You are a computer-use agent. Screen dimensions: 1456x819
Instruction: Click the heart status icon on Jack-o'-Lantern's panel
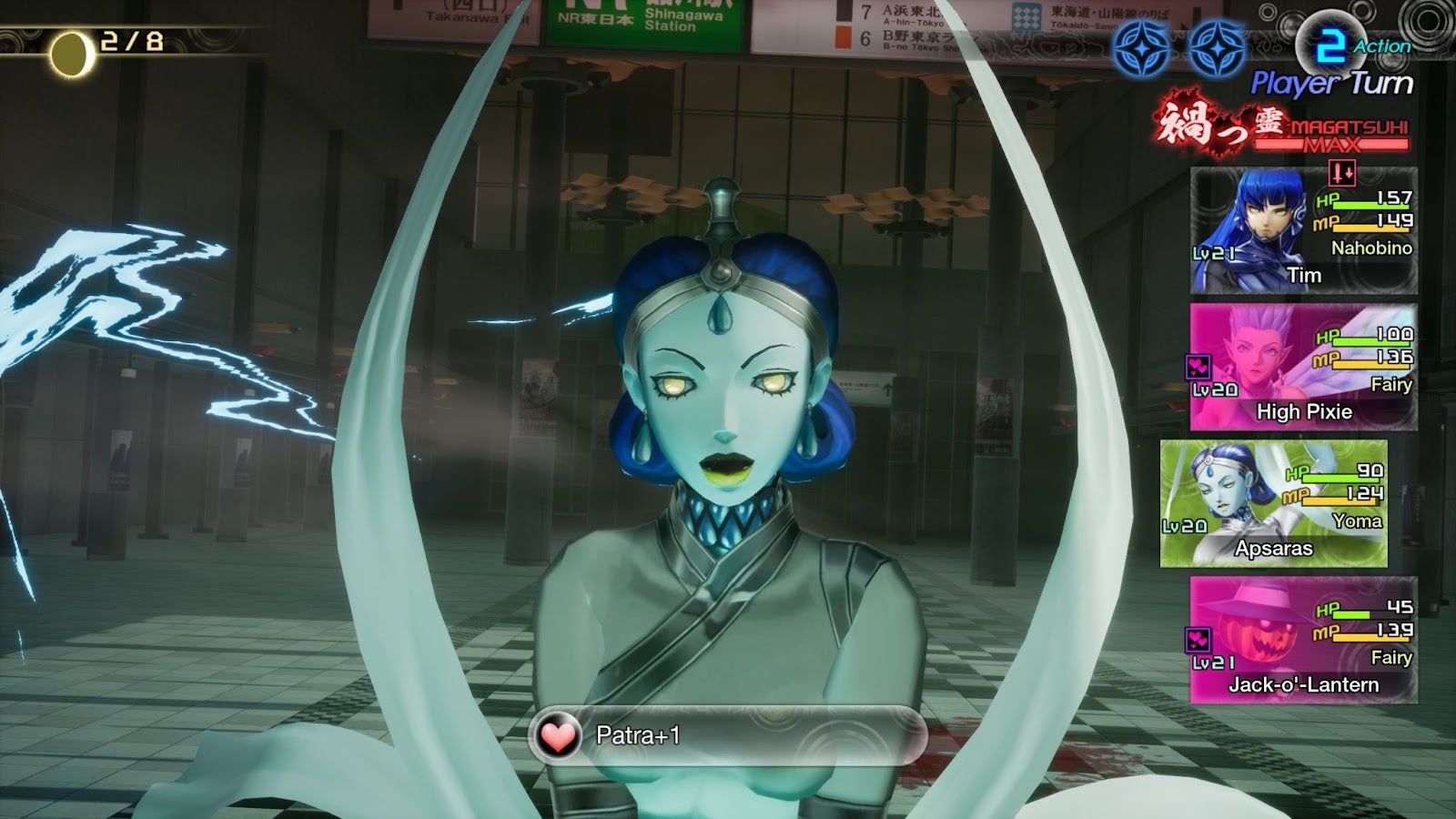point(1196,639)
